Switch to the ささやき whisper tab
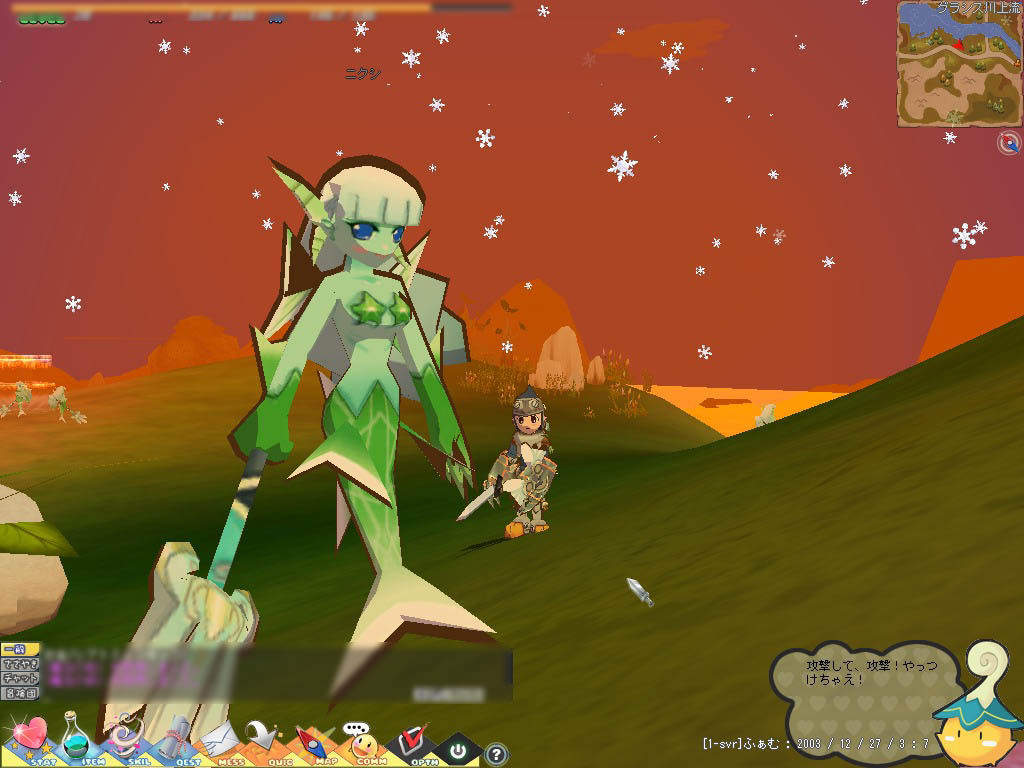Image resolution: width=1024 pixels, height=768 pixels. tap(20, 664)
